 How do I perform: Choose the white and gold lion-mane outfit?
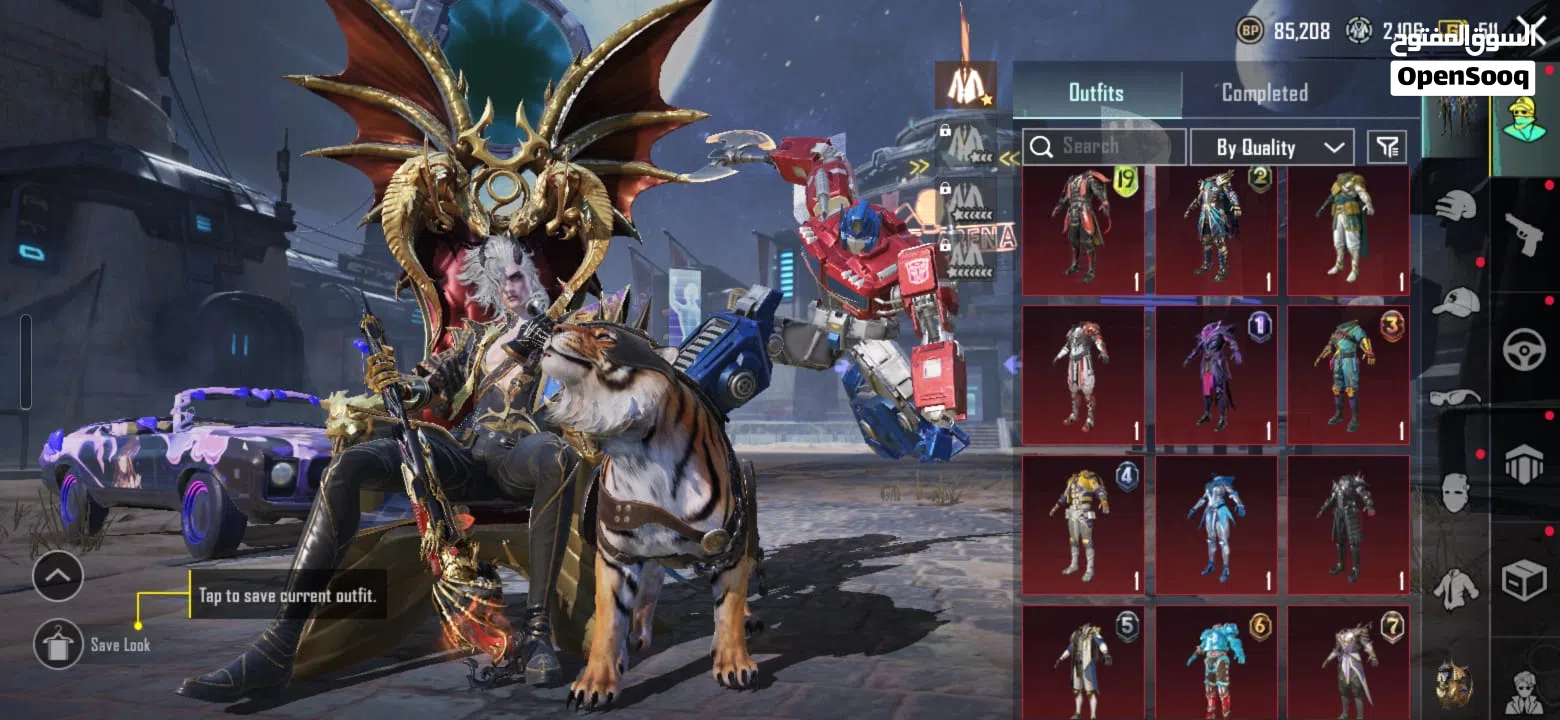(x=1347, y=231)
